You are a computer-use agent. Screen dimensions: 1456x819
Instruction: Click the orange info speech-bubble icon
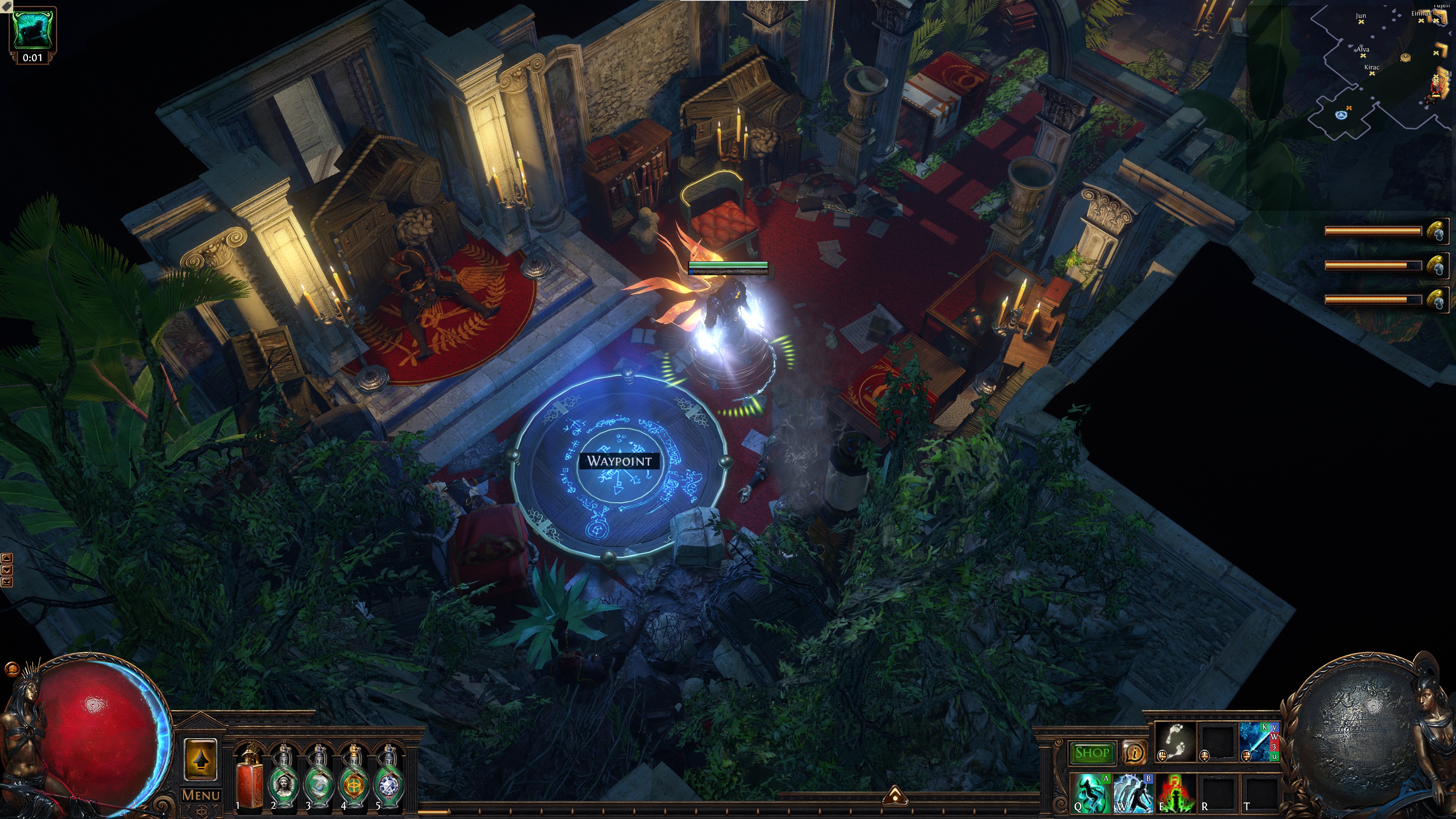(1134, 752)
